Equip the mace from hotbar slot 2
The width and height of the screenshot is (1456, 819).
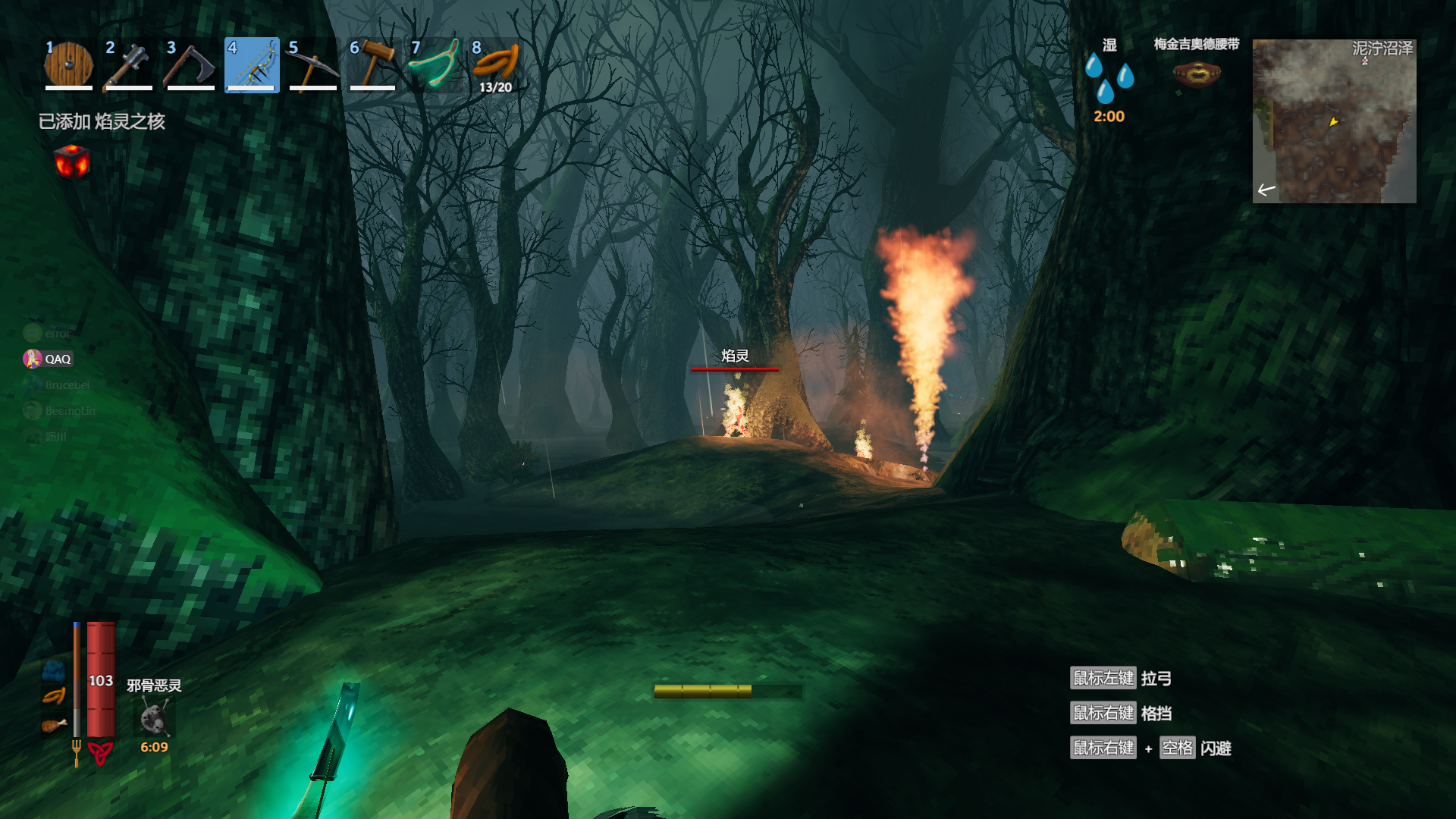point(130,65)
